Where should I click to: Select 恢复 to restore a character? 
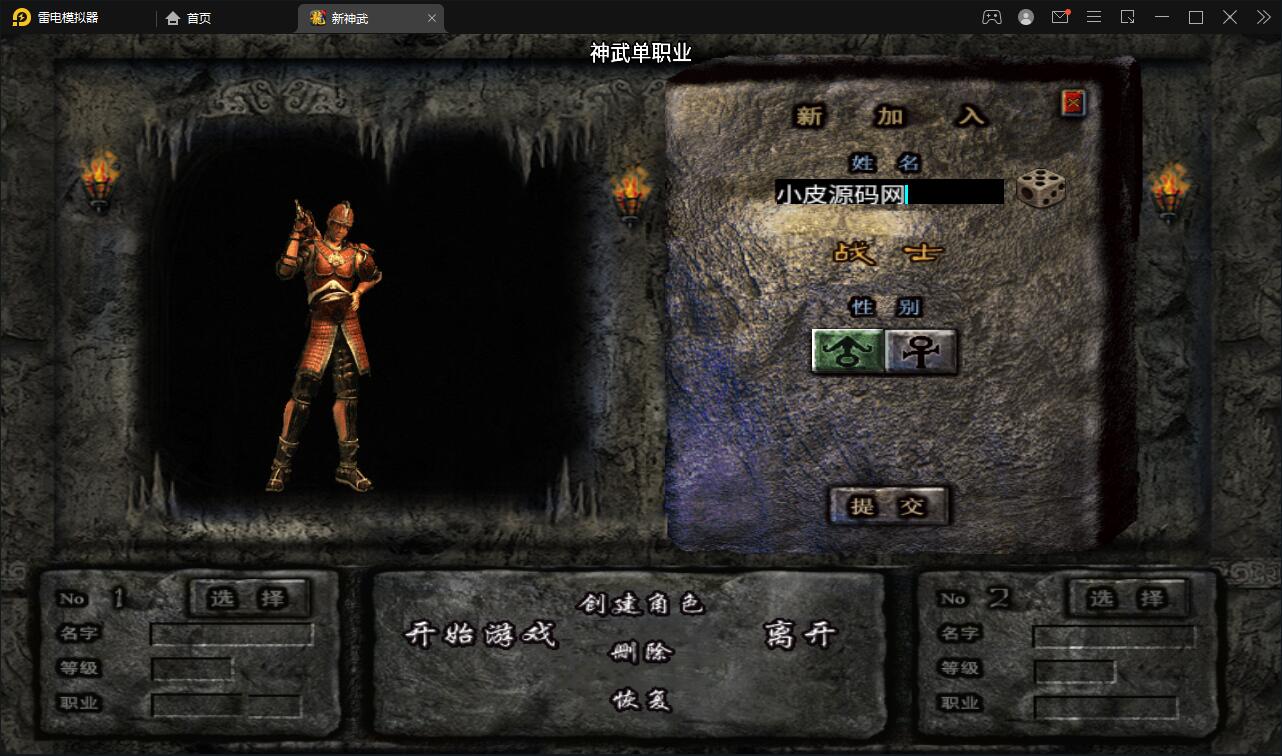tap(641, 700)
